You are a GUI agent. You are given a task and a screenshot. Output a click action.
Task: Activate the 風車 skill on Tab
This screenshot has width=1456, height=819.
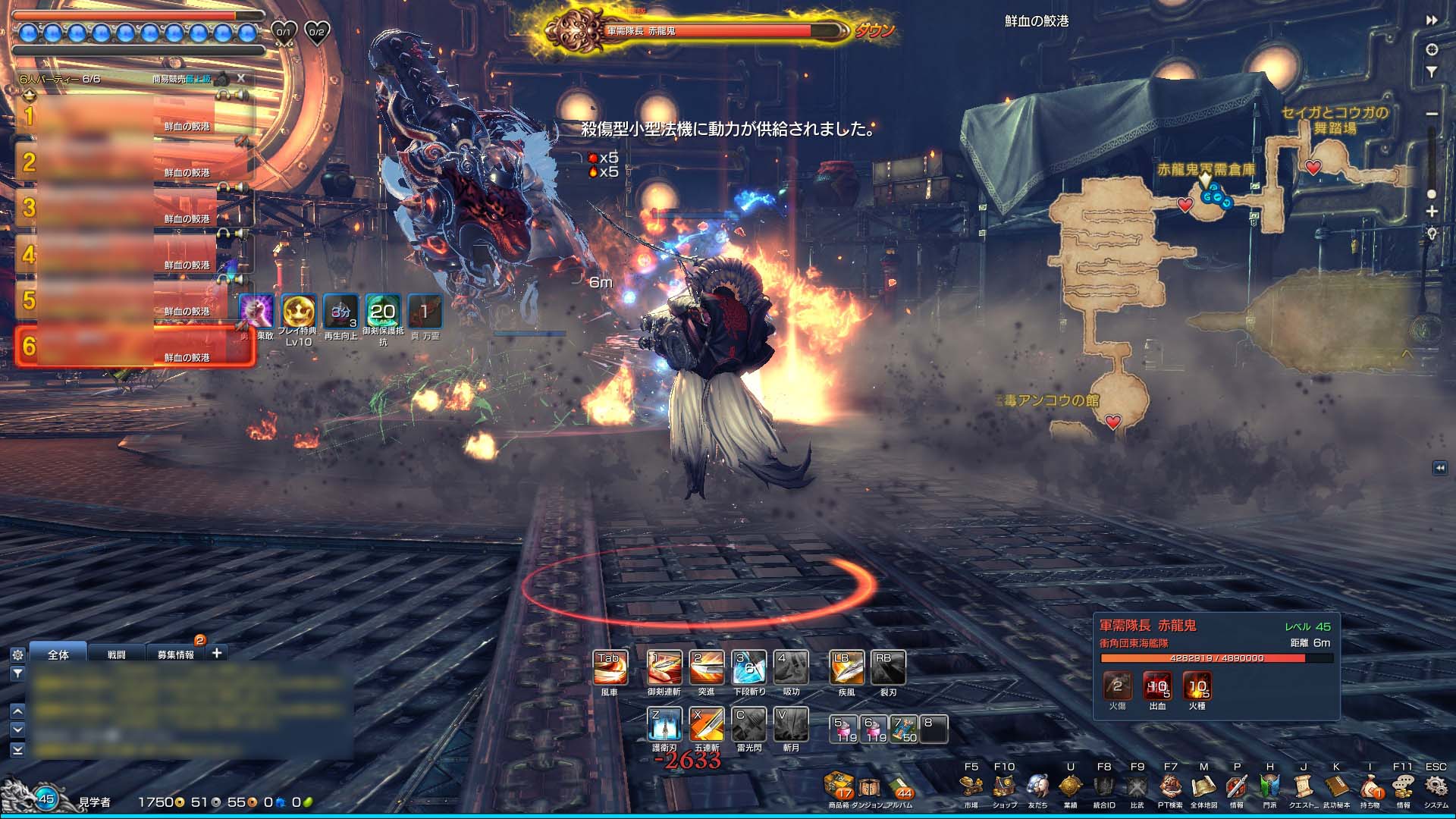tap(610, 668)
